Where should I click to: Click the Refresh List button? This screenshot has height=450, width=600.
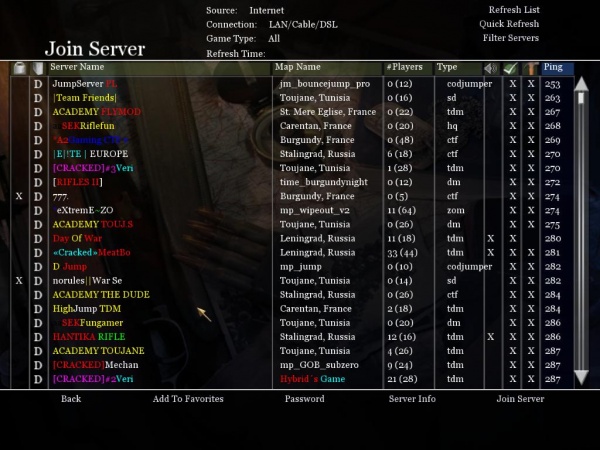click(x=513, y=10)
